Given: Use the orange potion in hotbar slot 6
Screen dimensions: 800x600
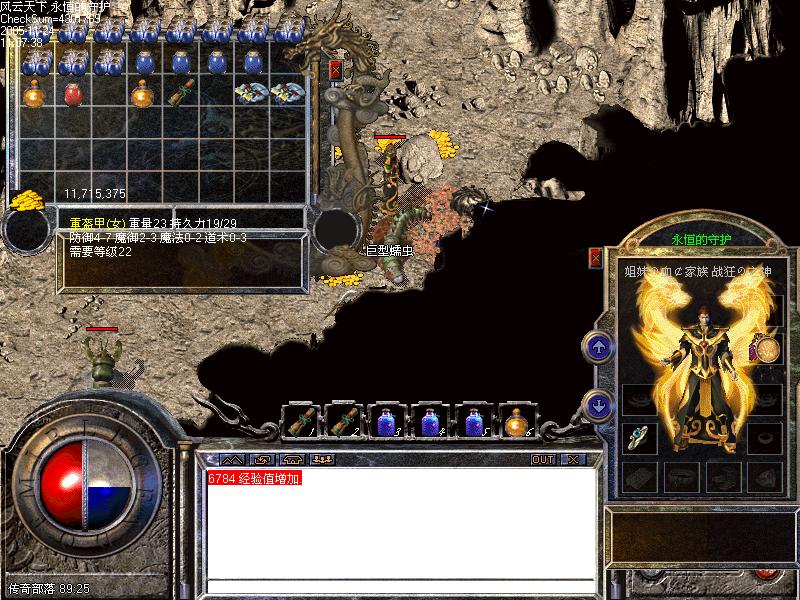Looking at the screenshot, I should 516,422.
